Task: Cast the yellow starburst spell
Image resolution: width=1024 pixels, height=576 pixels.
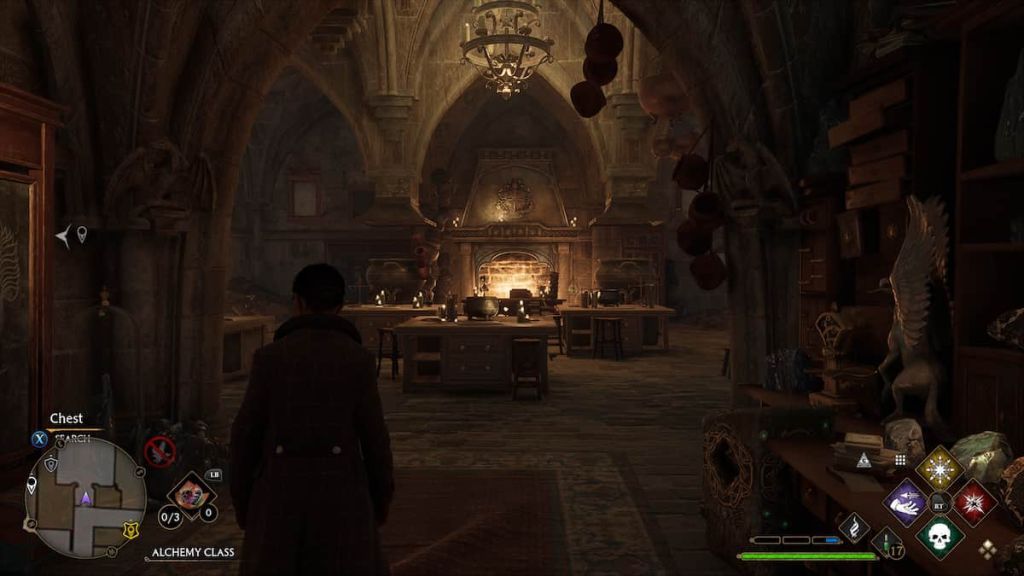Action: click(939, 468)
